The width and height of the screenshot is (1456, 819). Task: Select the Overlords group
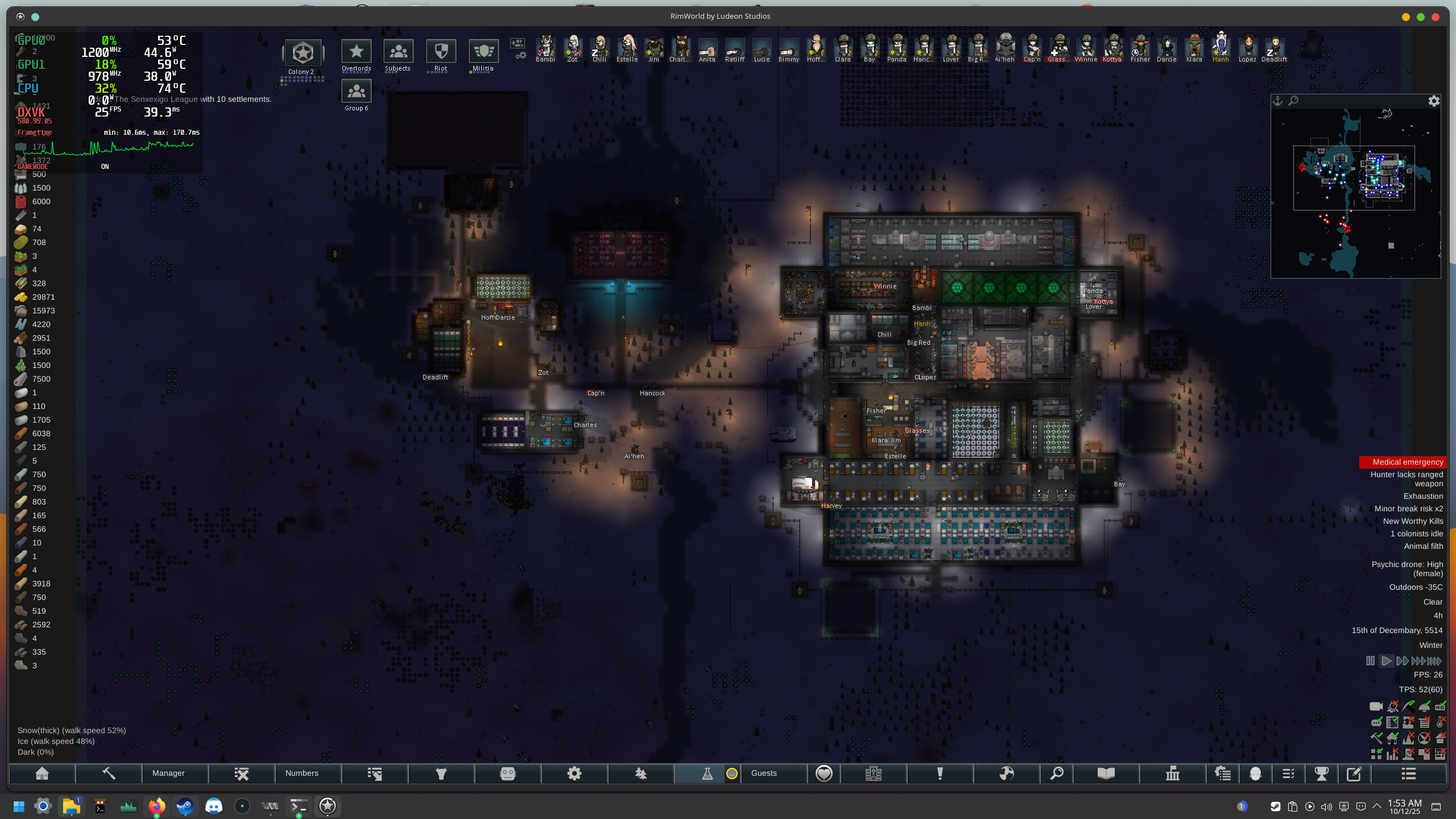click(x=356, y=52)
